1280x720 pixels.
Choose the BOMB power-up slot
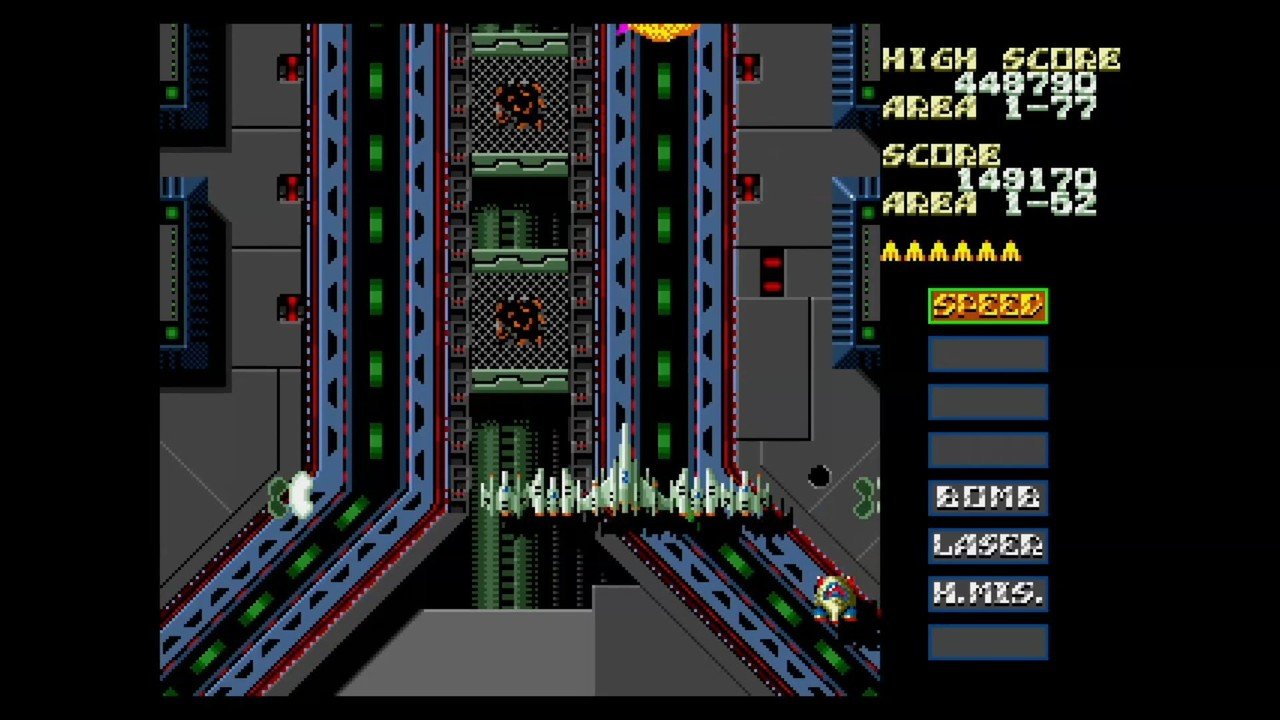coord(988,498)
